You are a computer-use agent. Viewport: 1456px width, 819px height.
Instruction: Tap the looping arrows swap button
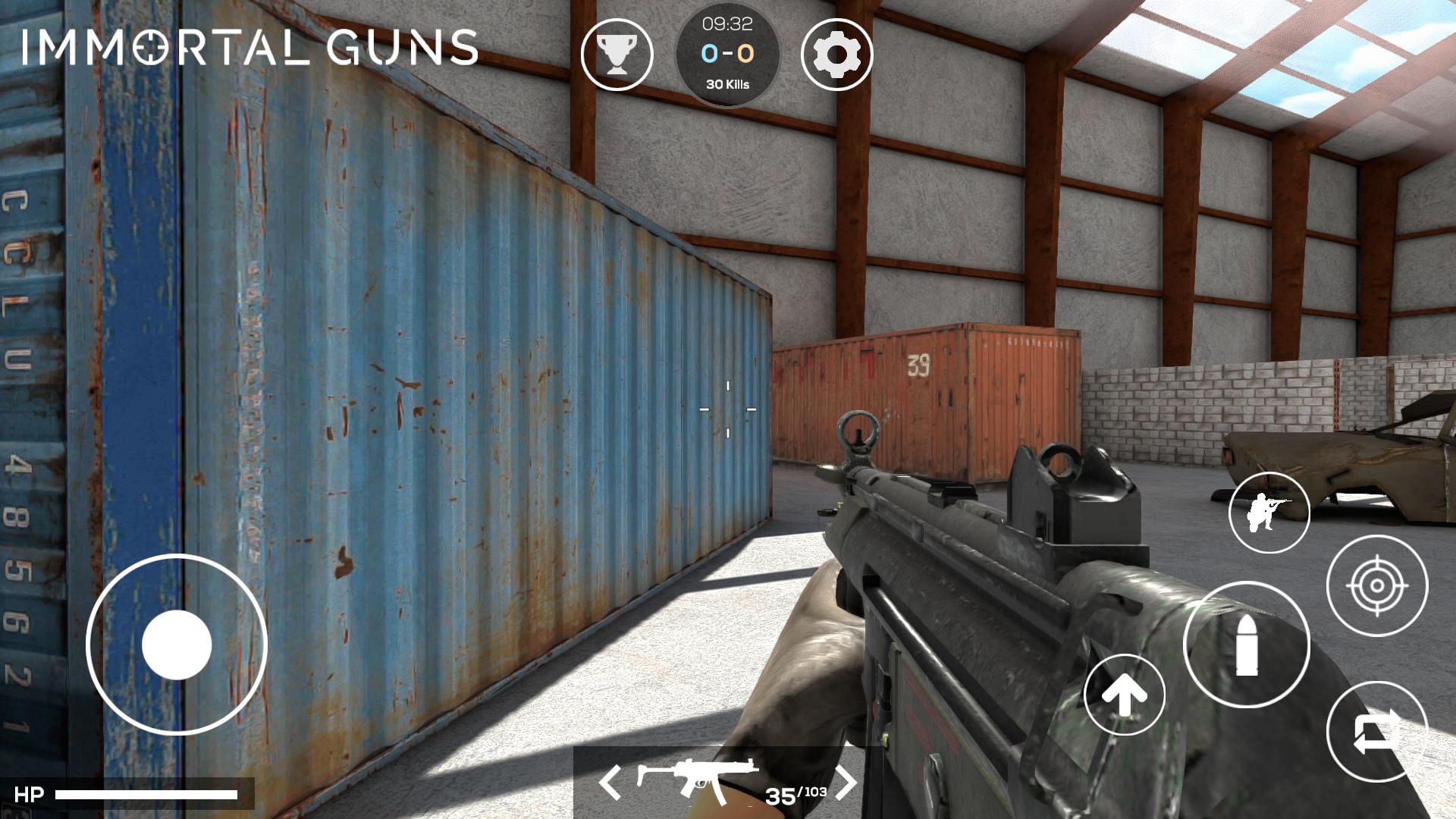[1376, 733]
